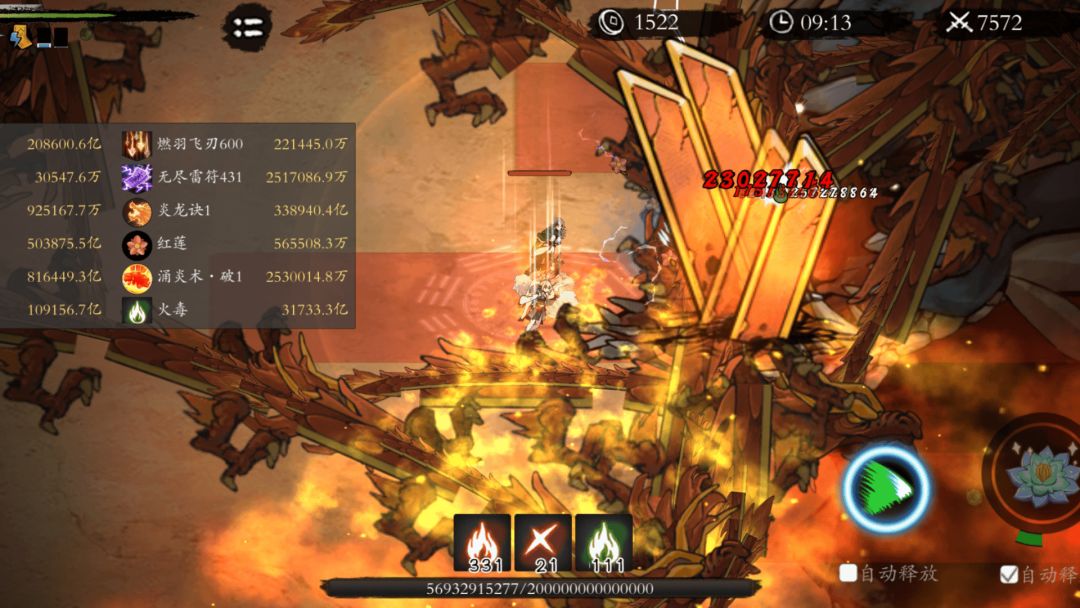Tick the unchecked 自动释放 checkbox
The image size is (1080, 608).
(848, 573)
